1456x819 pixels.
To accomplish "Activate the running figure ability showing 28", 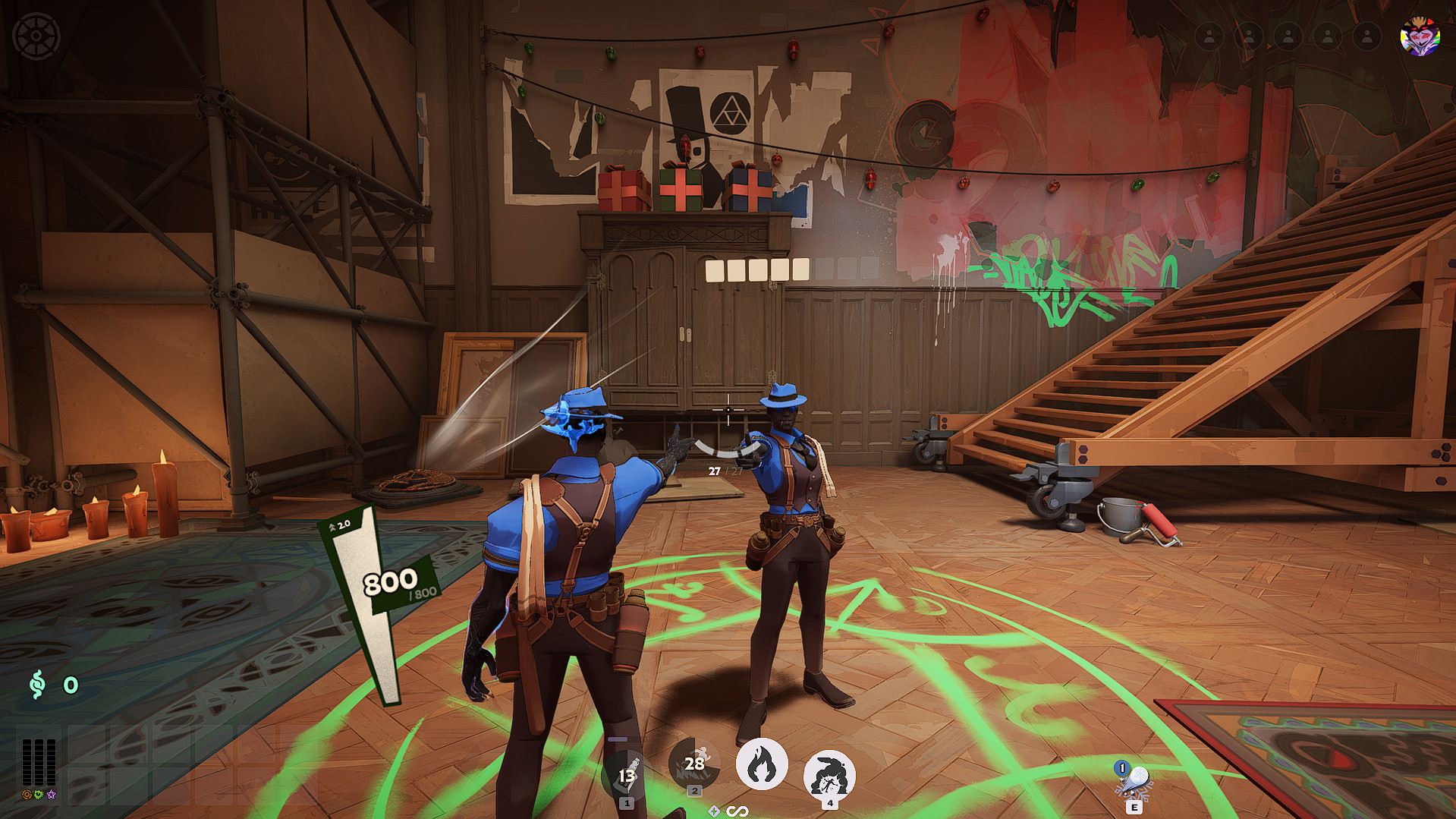I will [693, 763].
